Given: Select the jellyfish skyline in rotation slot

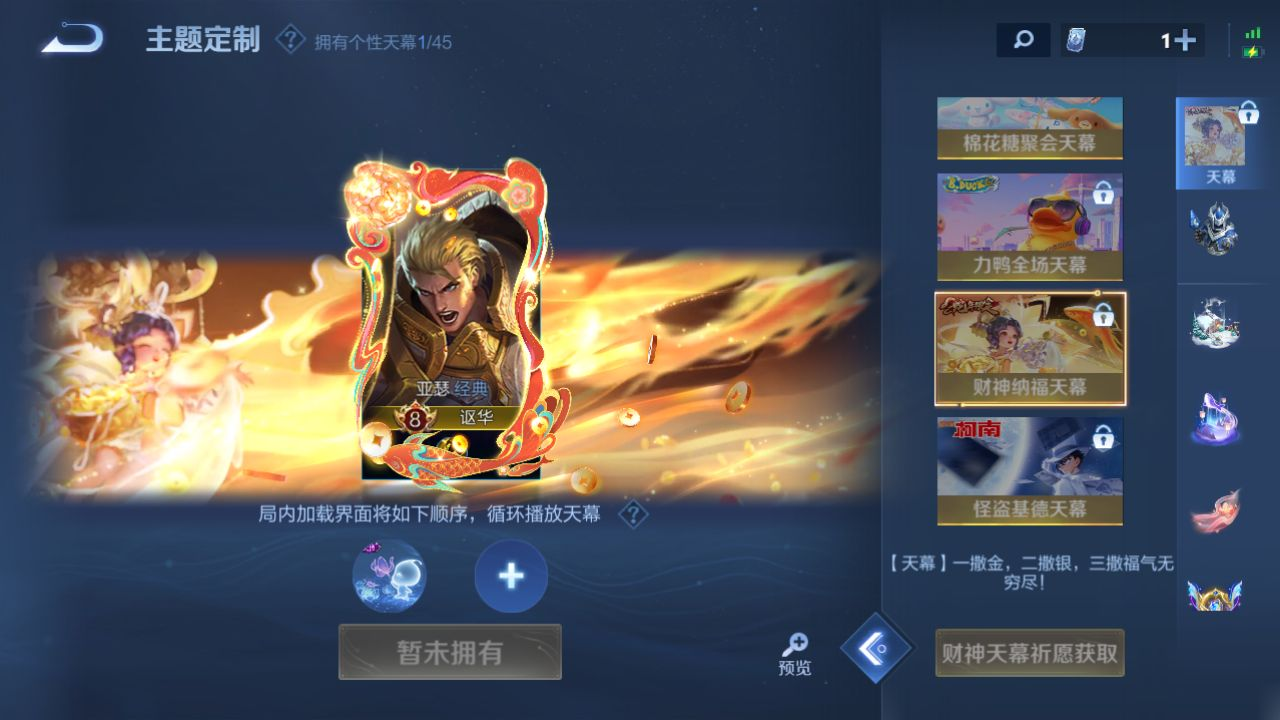Looking at the screenshot, I should click(x=389, y=576).
